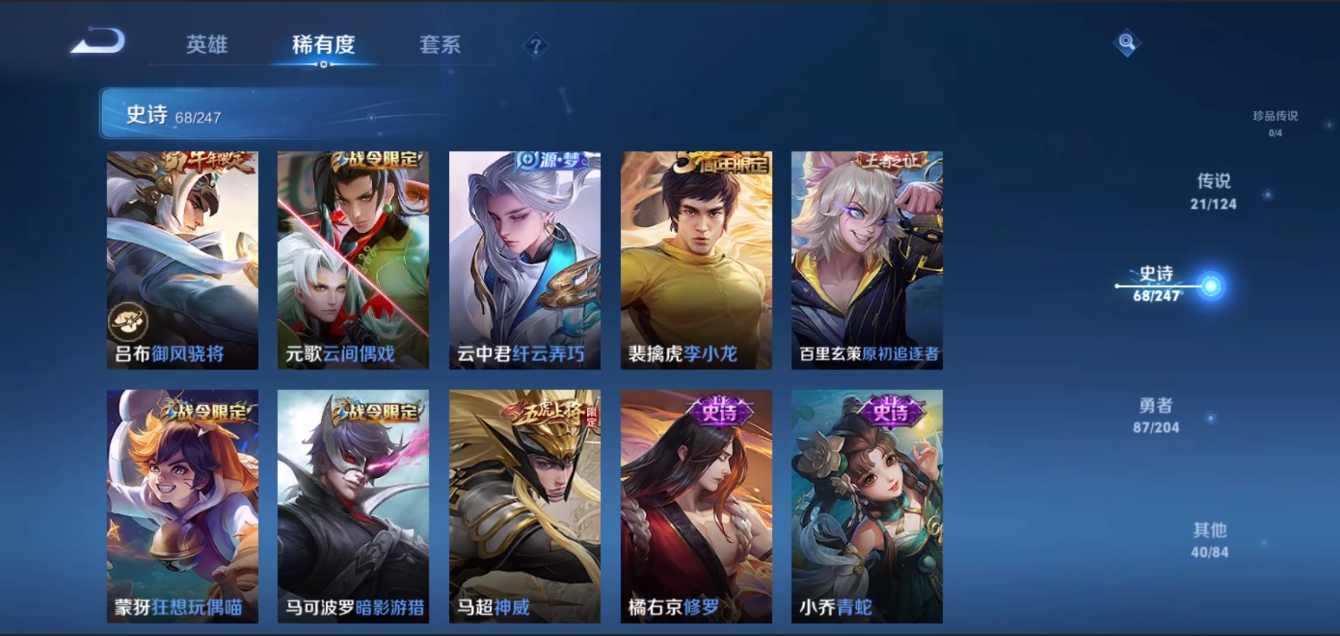Select the 马超 神威 skin card
The width and height of the screenshot is (1340, 636).
click(x=525, y=506)
